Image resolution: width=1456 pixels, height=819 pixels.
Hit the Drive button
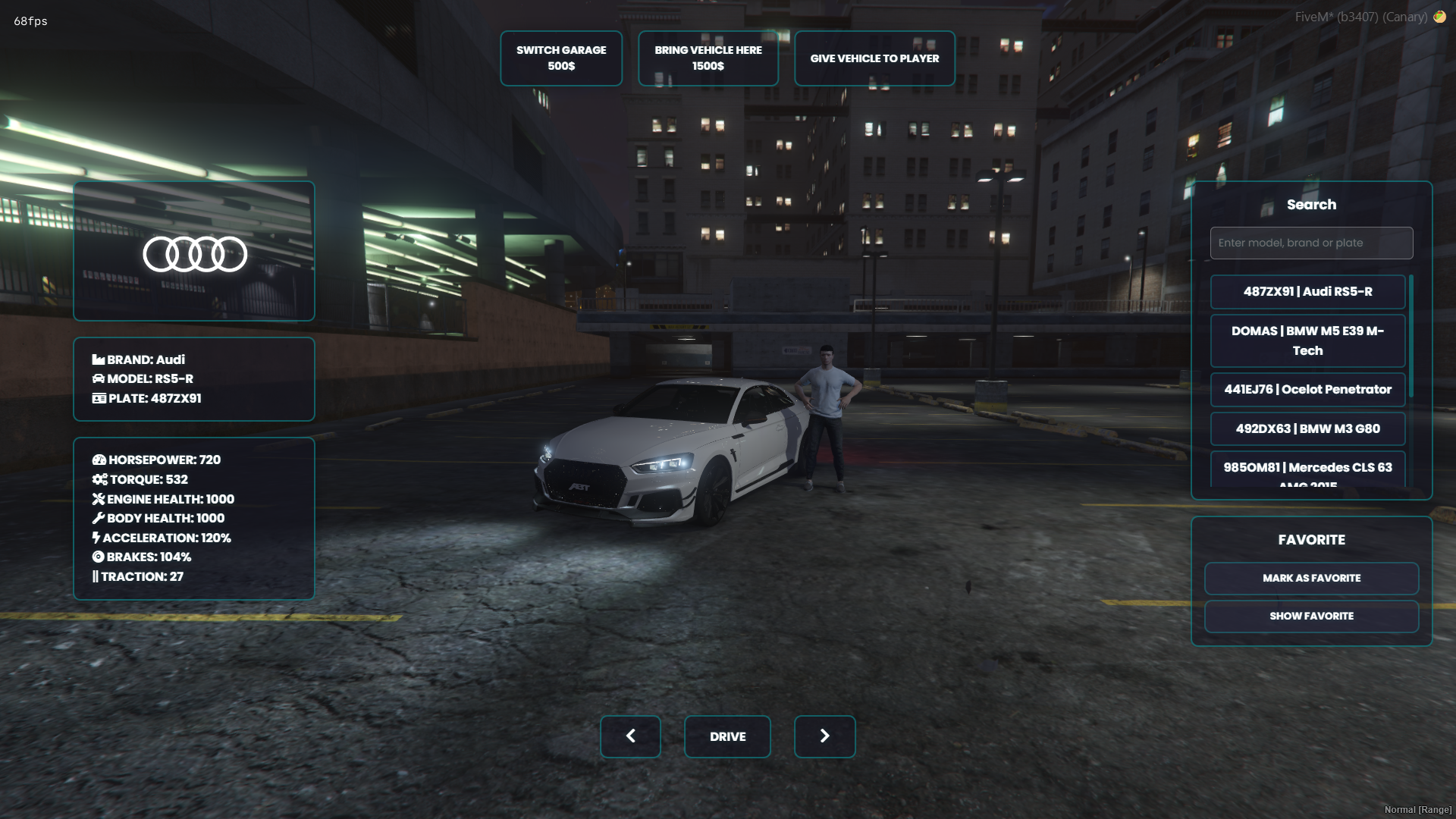coord(727,736)
